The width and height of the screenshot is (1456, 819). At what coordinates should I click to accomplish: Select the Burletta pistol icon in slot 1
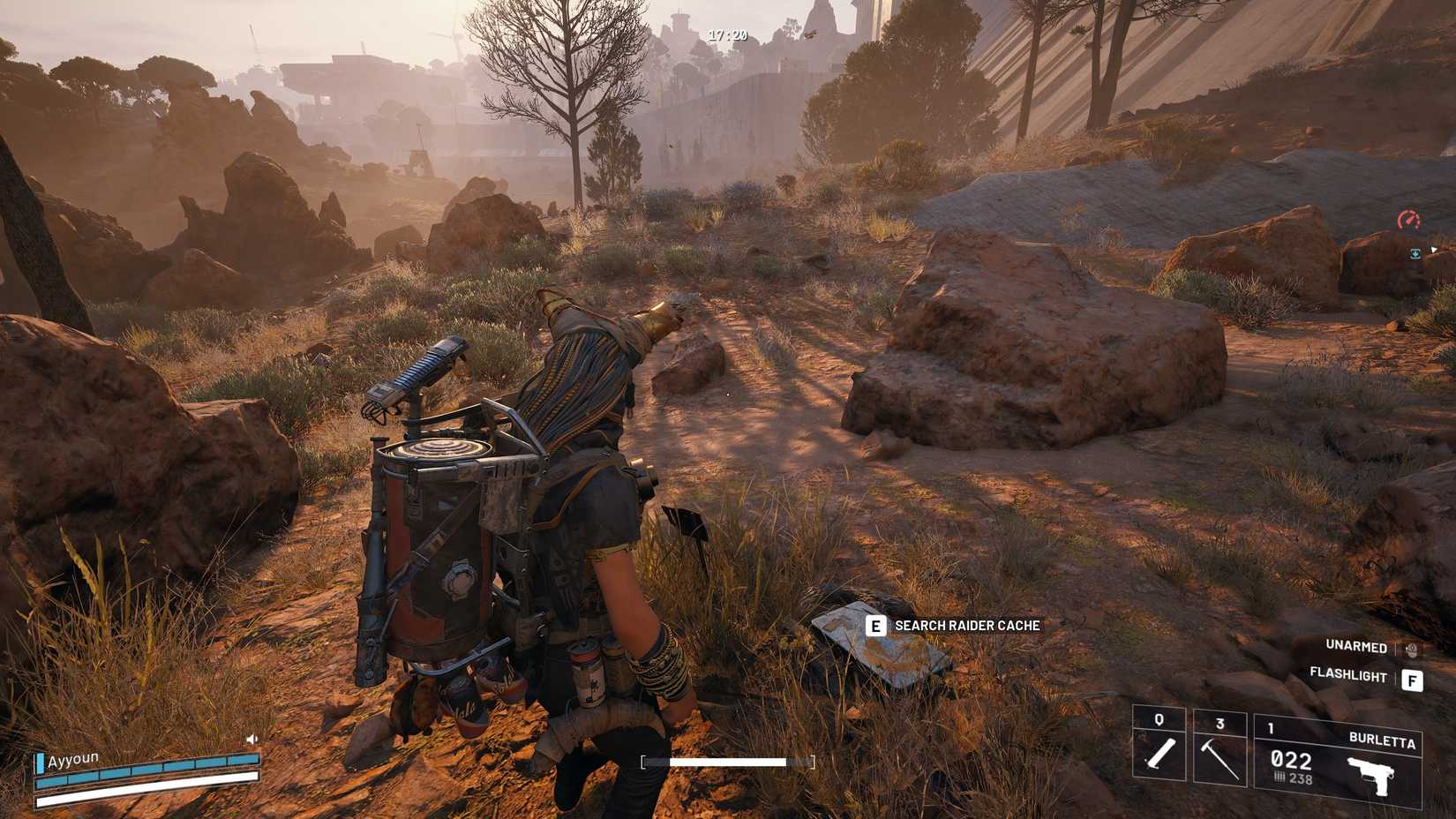tap(1372, 777)
